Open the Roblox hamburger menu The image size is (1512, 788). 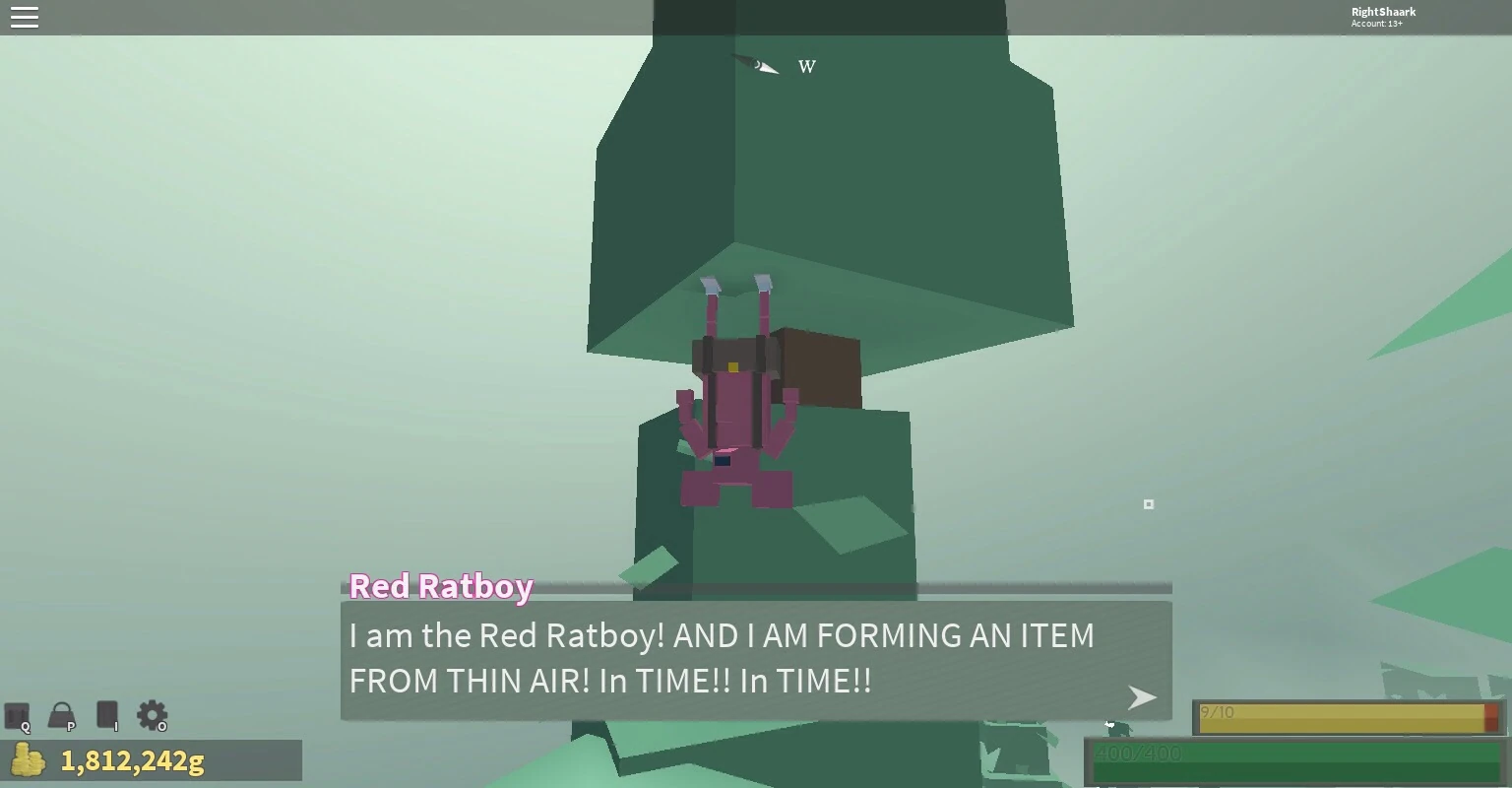coord(25,18)
